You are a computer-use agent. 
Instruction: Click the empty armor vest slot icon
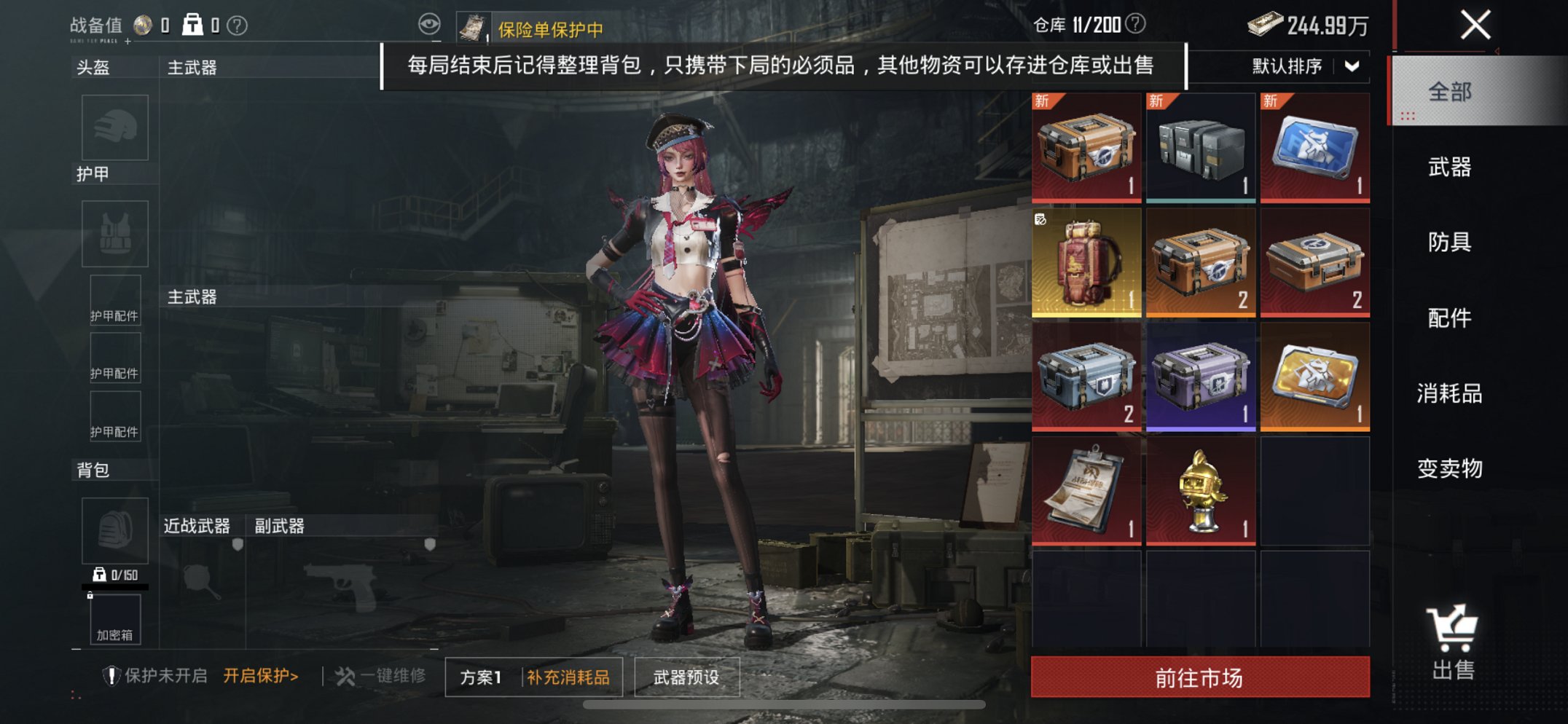(x=117, y=233)
